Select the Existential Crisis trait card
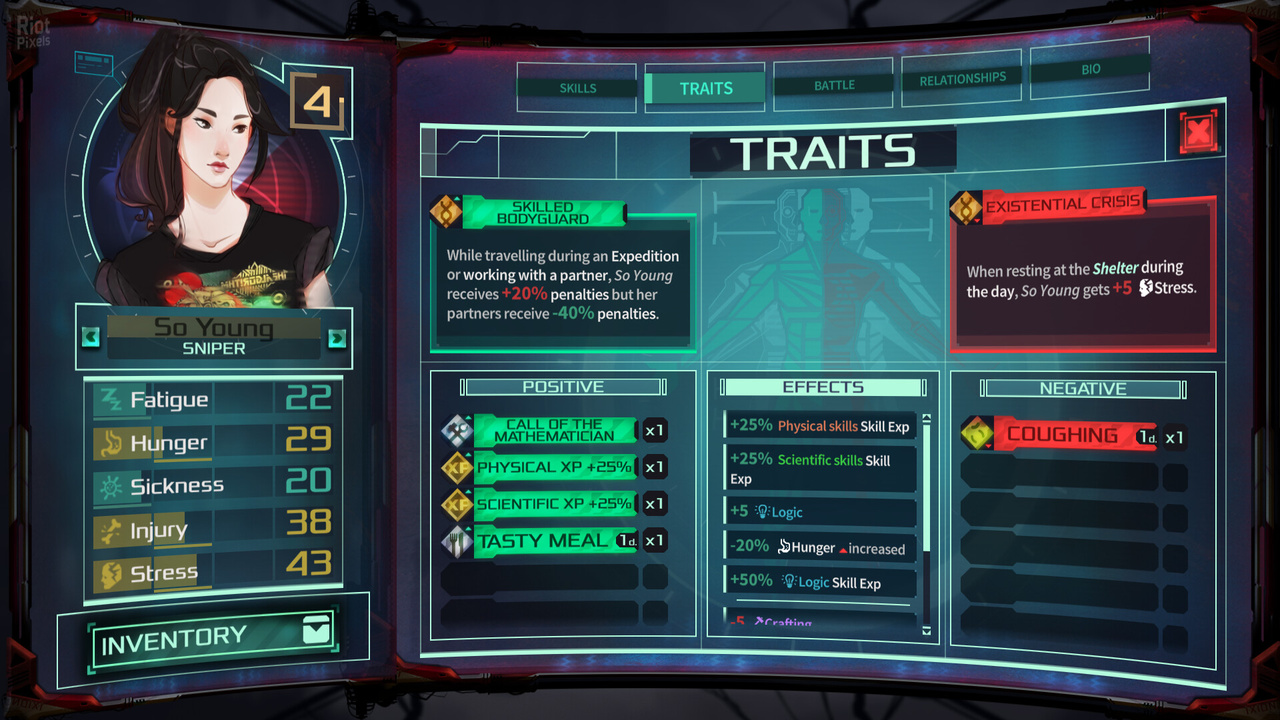The height and width of the screenshot is (720, 1280). coord(1082,270)
